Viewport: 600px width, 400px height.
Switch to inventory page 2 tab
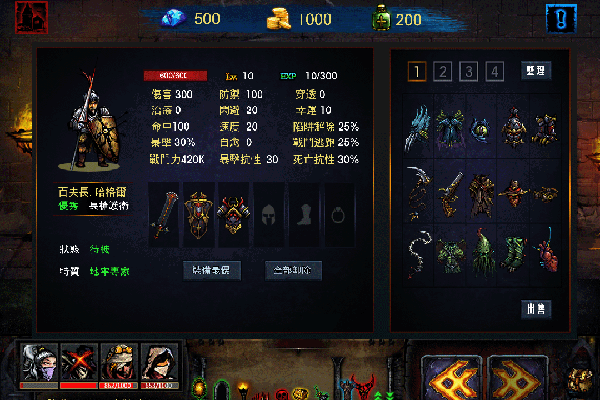pyautogui.click(x=443, y=71)
